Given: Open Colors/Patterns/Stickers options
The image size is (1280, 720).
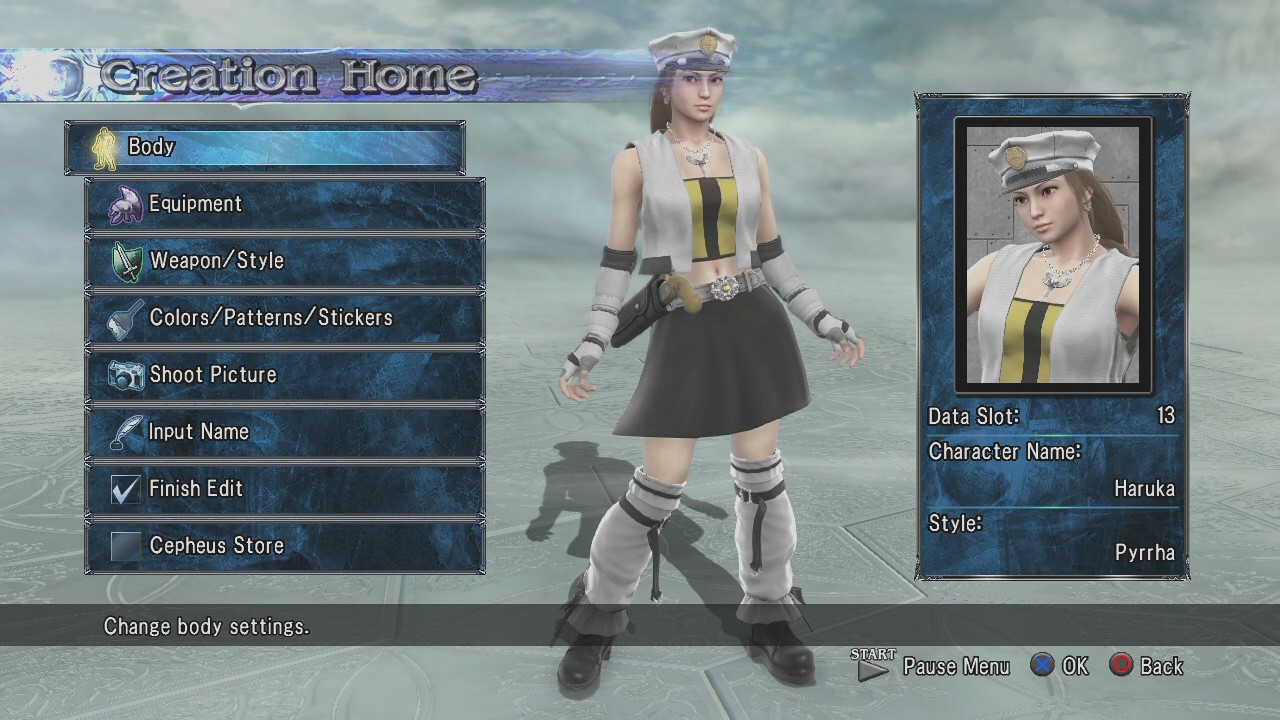Looking at the screenshot, I should [x=285, y=318].
